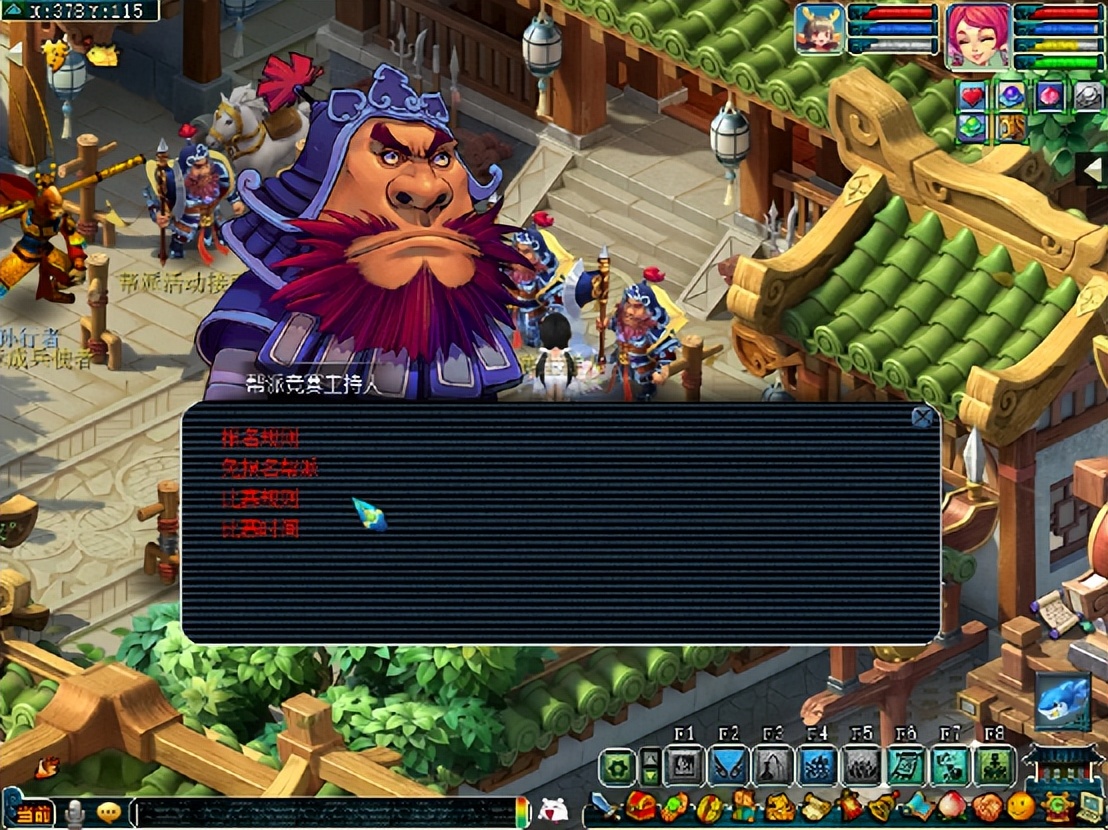This screenshot has width=1108, height=830.
Task: Click the tiger buff icon
Action: pyautogui.click(x=1010, y=128)
